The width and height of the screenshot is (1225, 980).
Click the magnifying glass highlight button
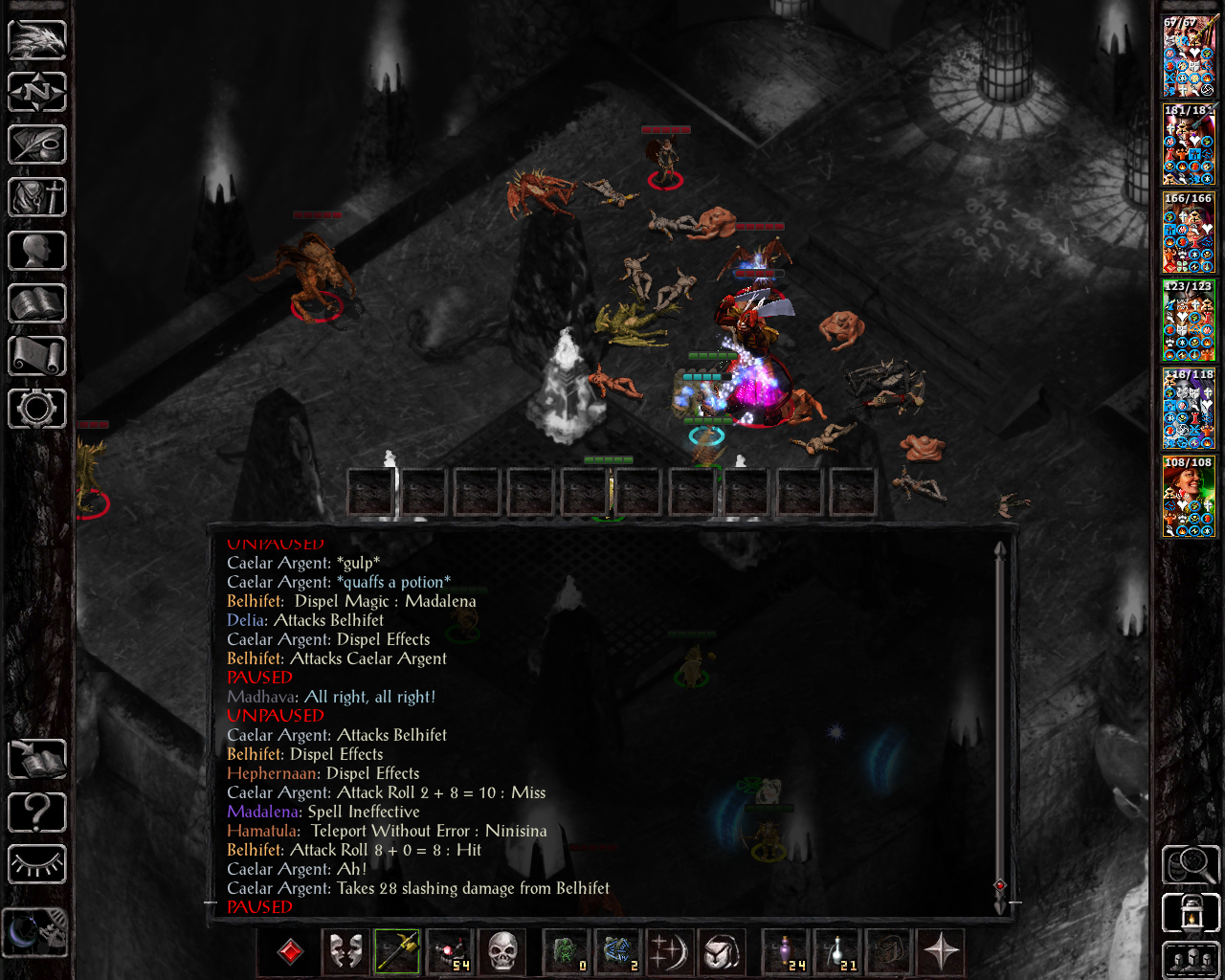click(1191, 865)
